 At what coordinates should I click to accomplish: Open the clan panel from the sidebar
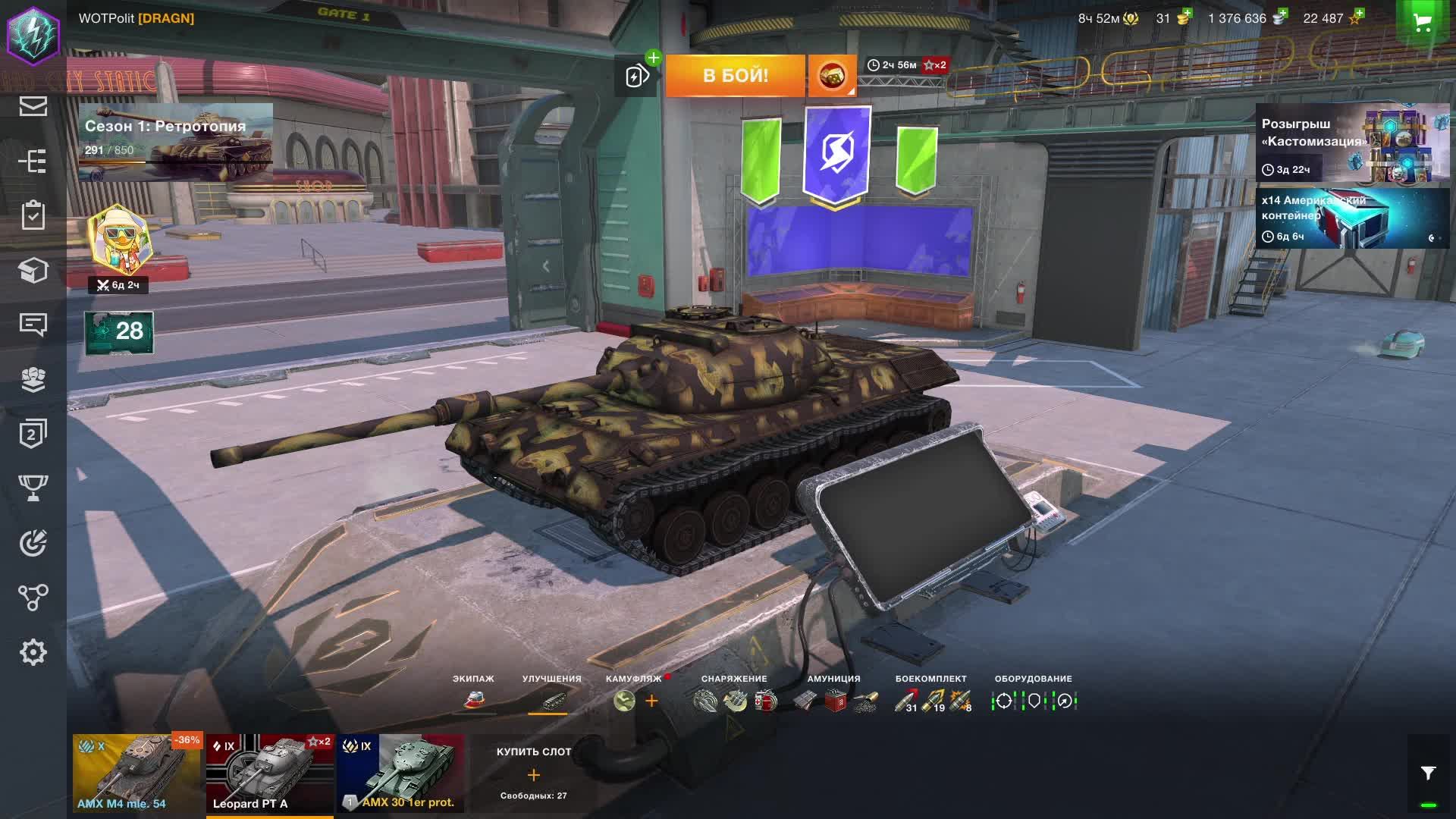pos(33,379)
